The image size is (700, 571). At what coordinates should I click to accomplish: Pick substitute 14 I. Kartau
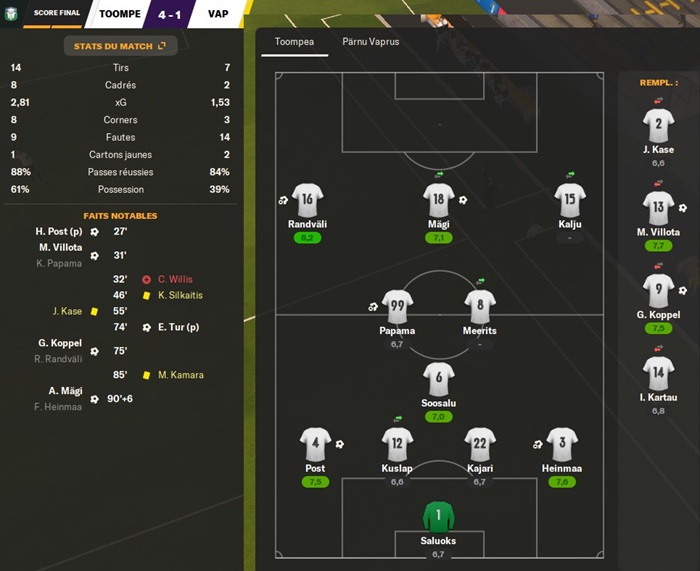point(658,374)
